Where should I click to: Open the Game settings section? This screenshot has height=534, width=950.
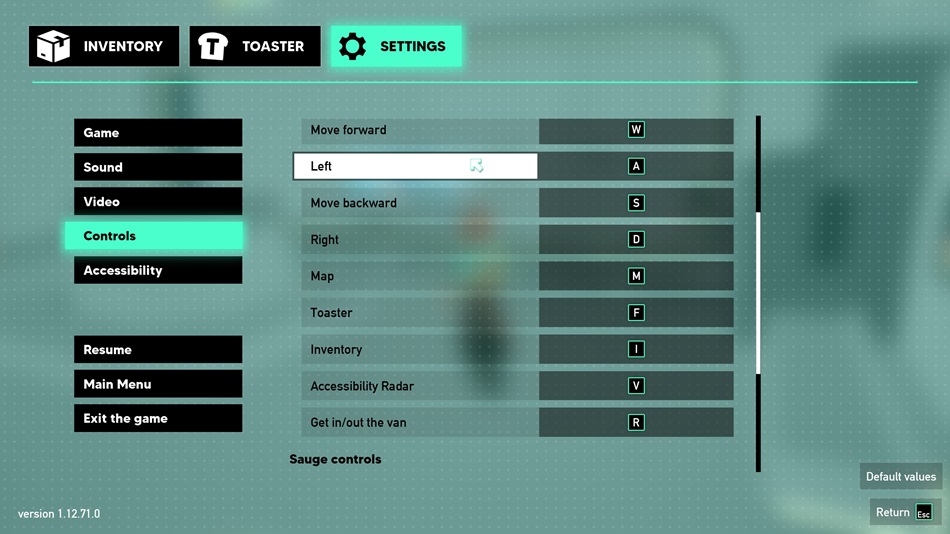pyautogui.click(x=158, y=133)
